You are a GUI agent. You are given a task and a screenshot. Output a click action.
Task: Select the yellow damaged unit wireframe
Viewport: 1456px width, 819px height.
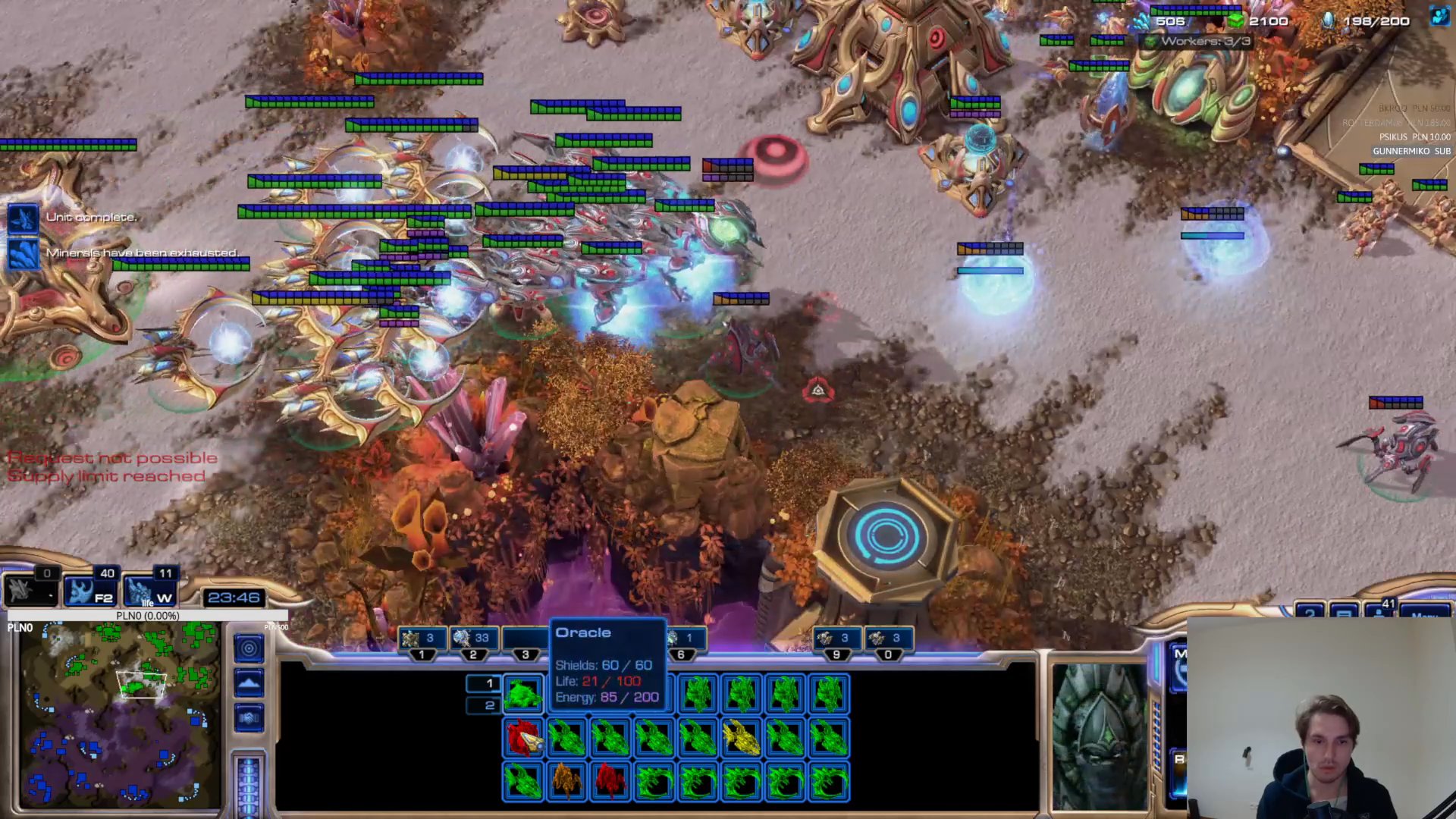[742, 738]
